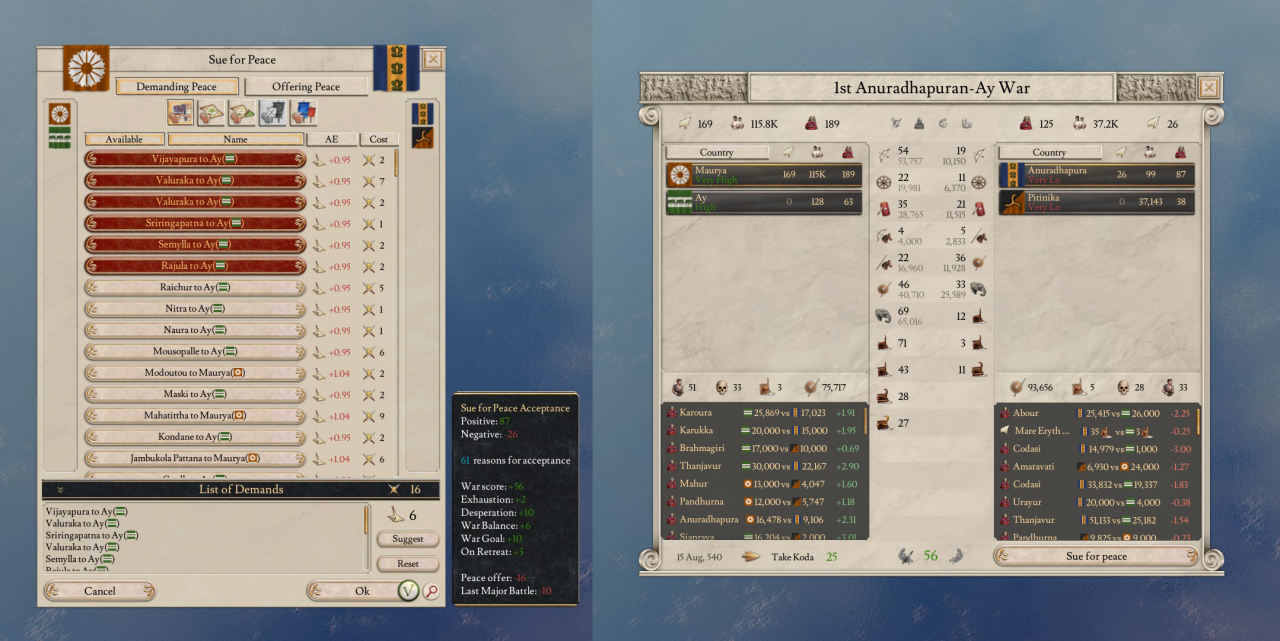Sort demands by the Cost column

click(x=379, y=140)
